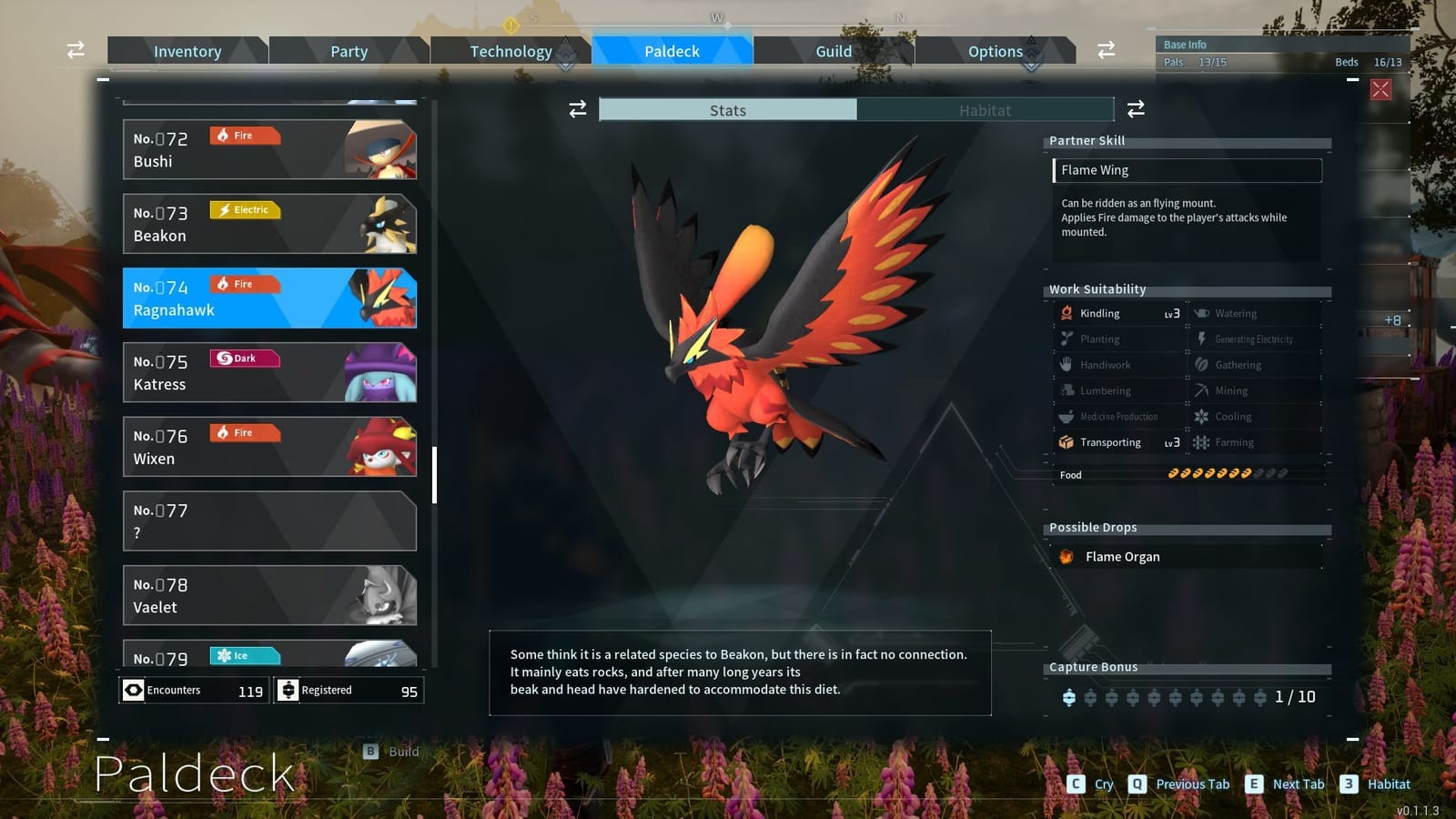
Task: Open the Guild menu tab
Action: pos(833,51)
